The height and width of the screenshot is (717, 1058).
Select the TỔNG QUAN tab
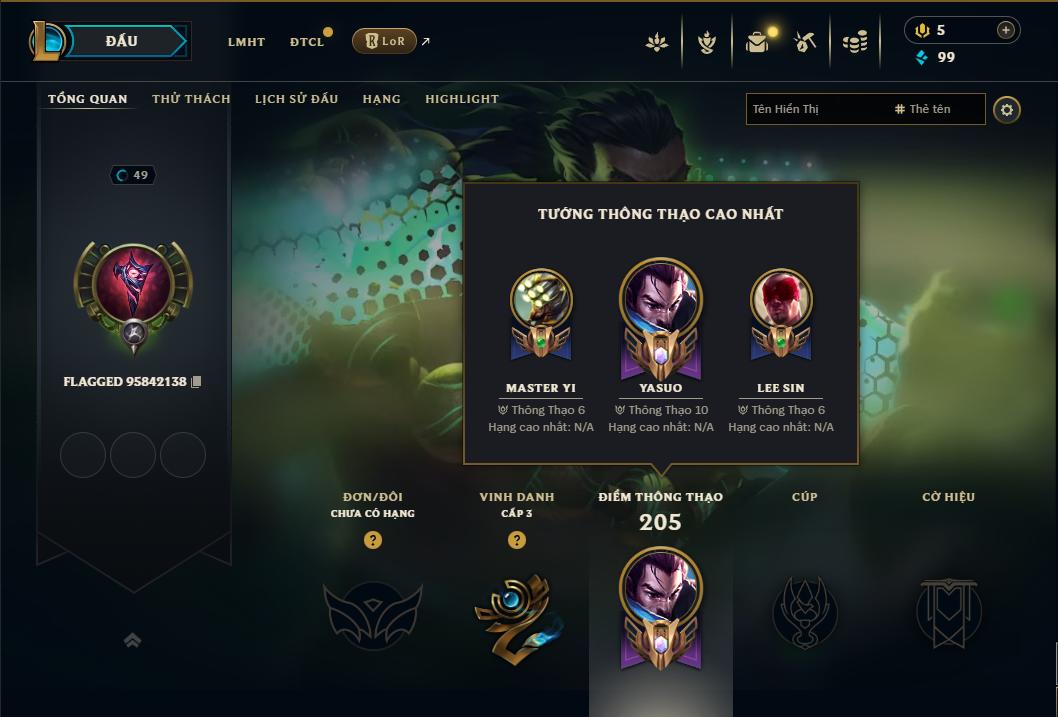coord(88,99)
